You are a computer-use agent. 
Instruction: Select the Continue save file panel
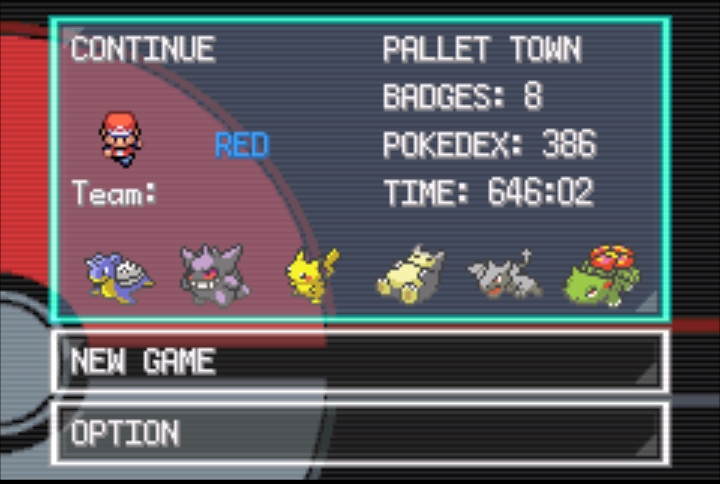tap(360, 170)
